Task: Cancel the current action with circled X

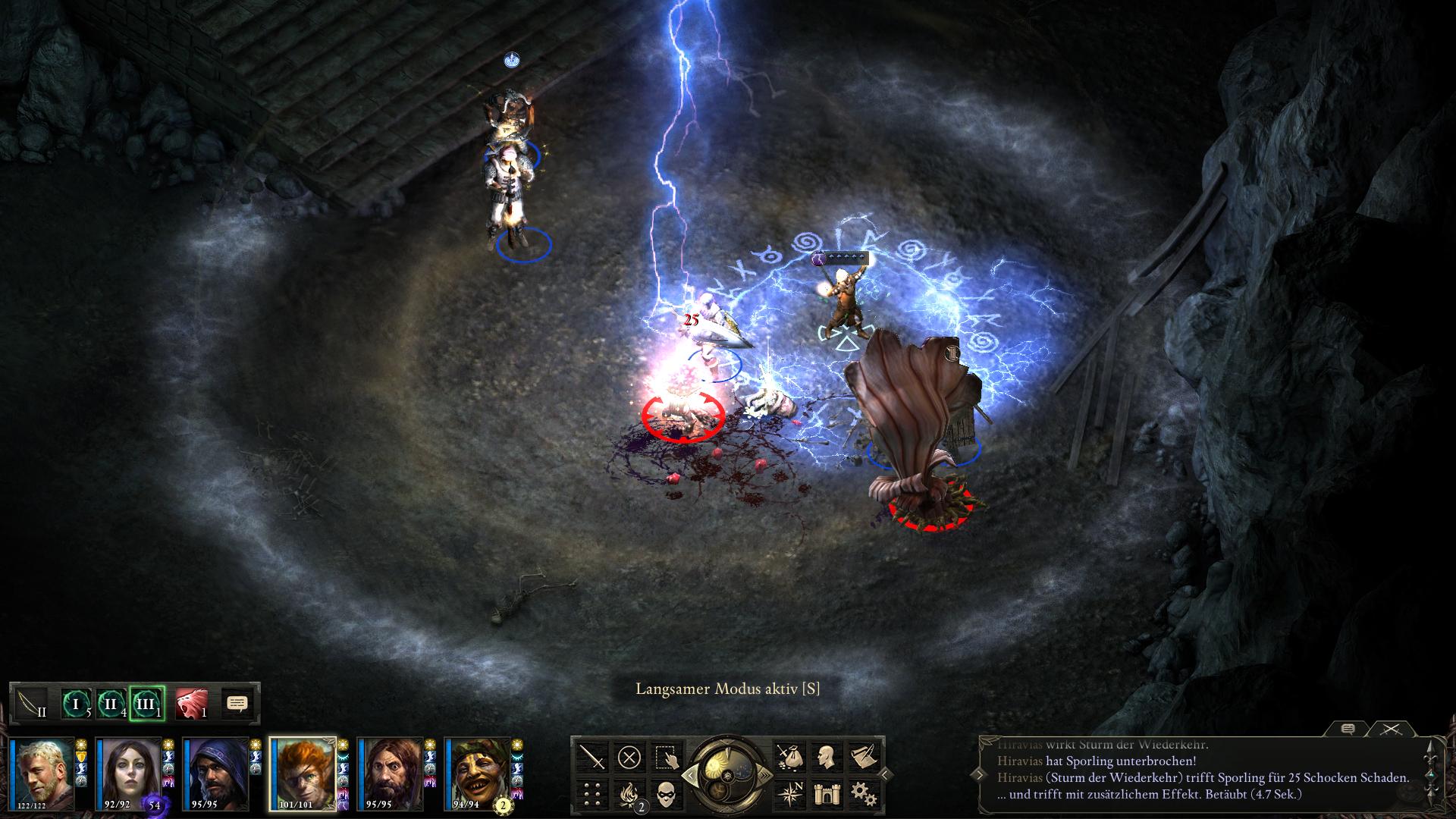Action: pos(629,757)
